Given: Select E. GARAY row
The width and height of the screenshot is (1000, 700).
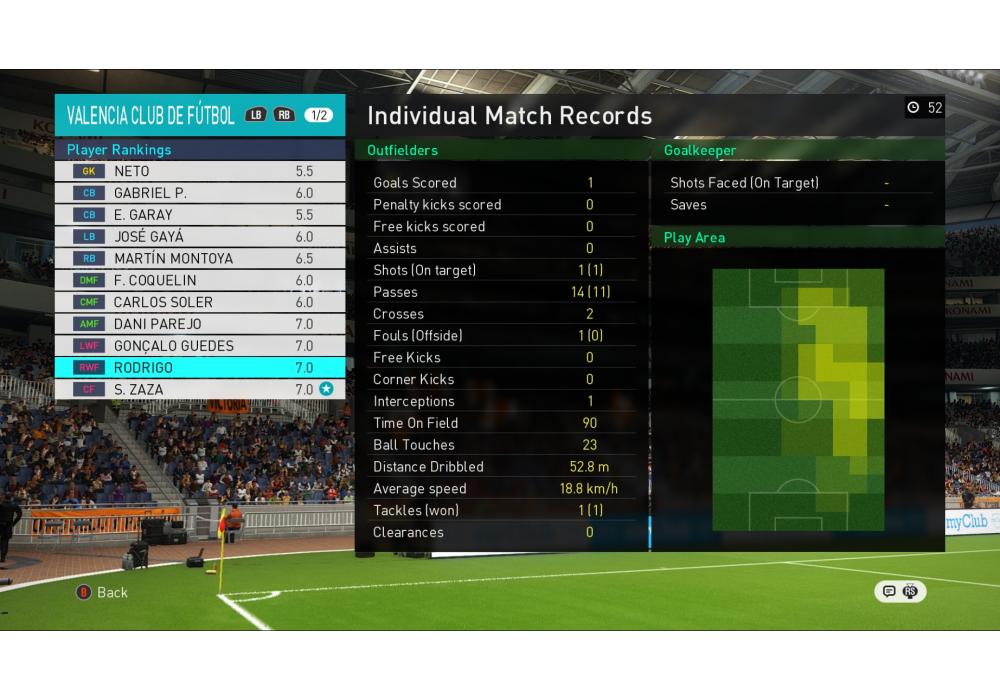Looking at the screenshot, I should (x=200, y=215).
